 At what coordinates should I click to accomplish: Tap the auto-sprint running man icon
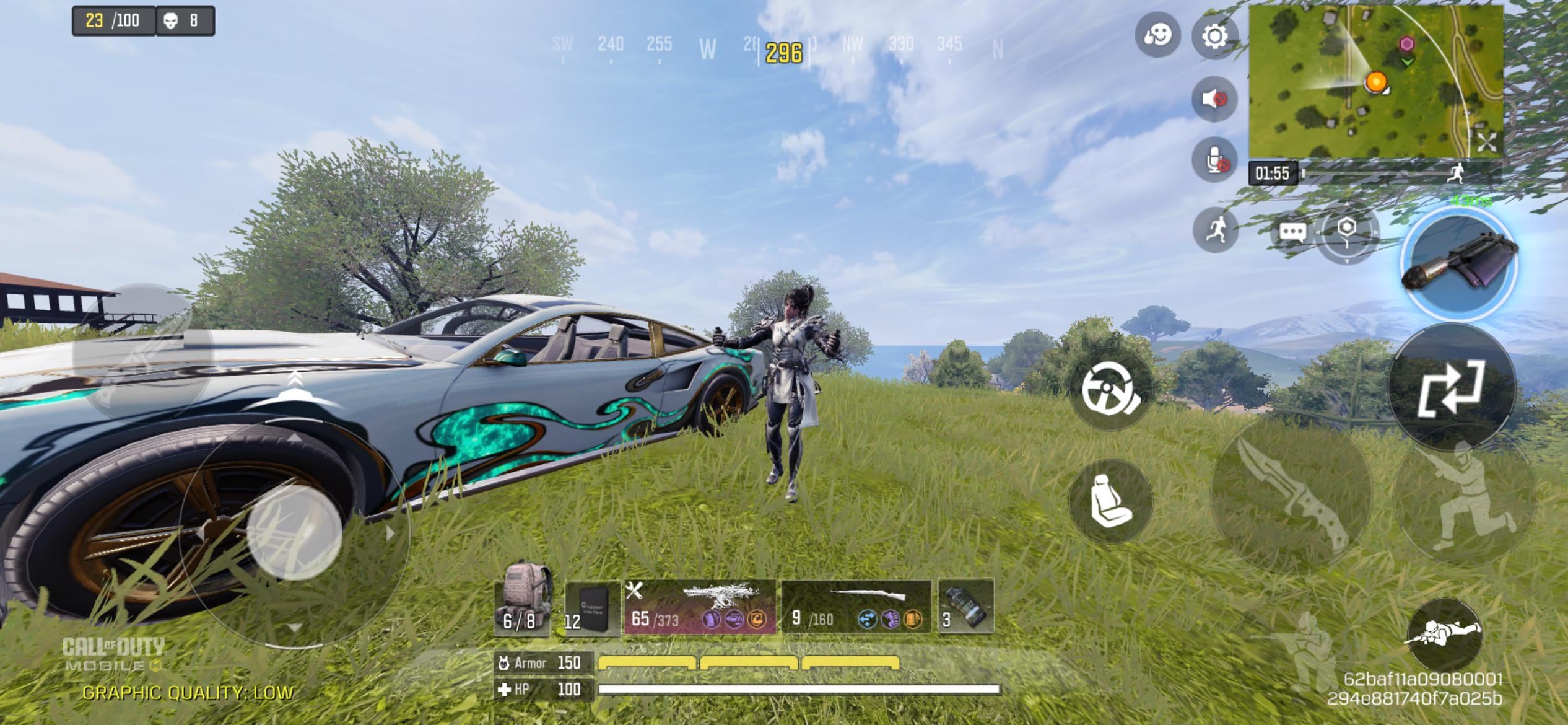point(1214,231)
